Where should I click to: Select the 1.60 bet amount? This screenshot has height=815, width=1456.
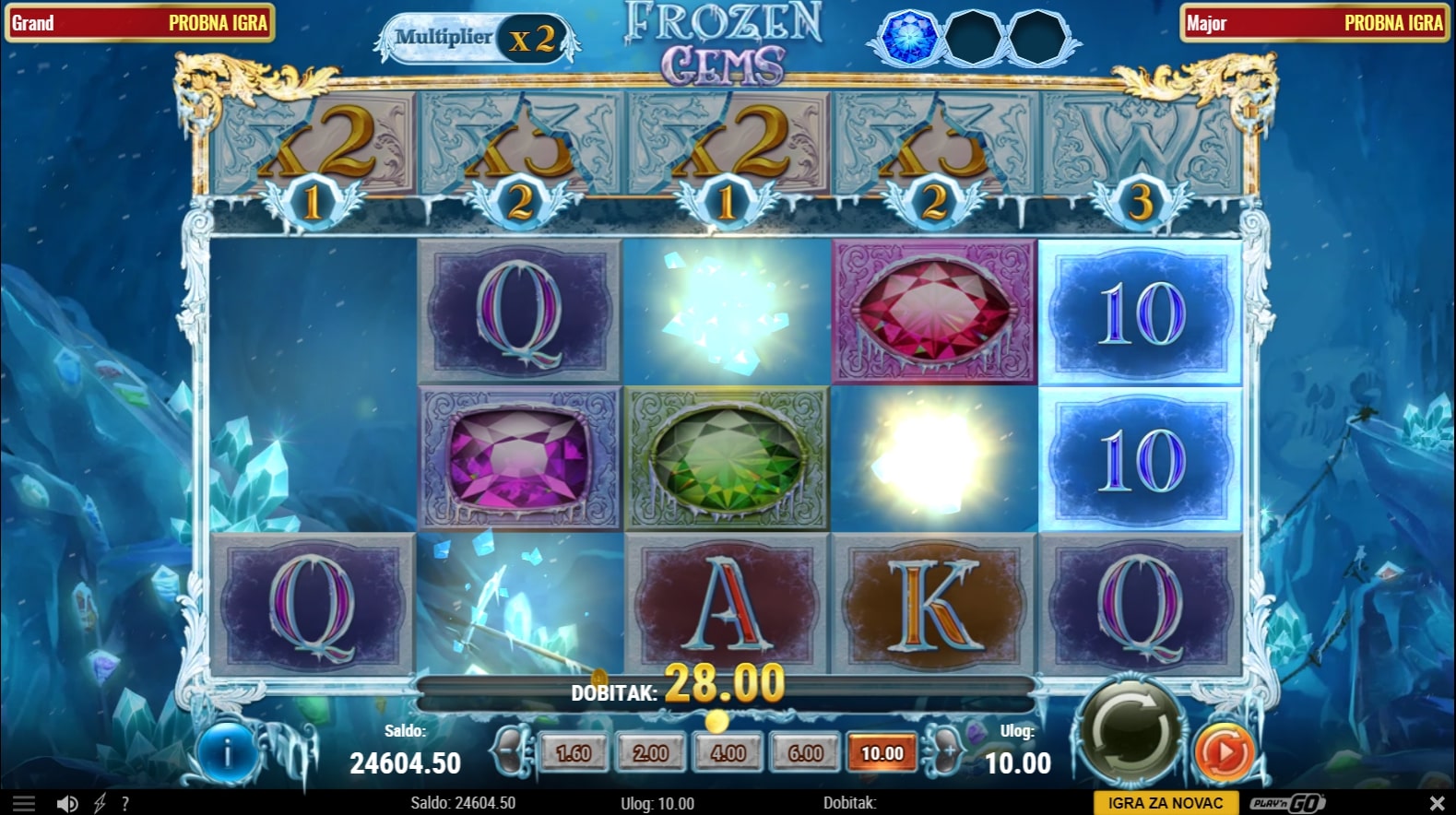point(574,753)
